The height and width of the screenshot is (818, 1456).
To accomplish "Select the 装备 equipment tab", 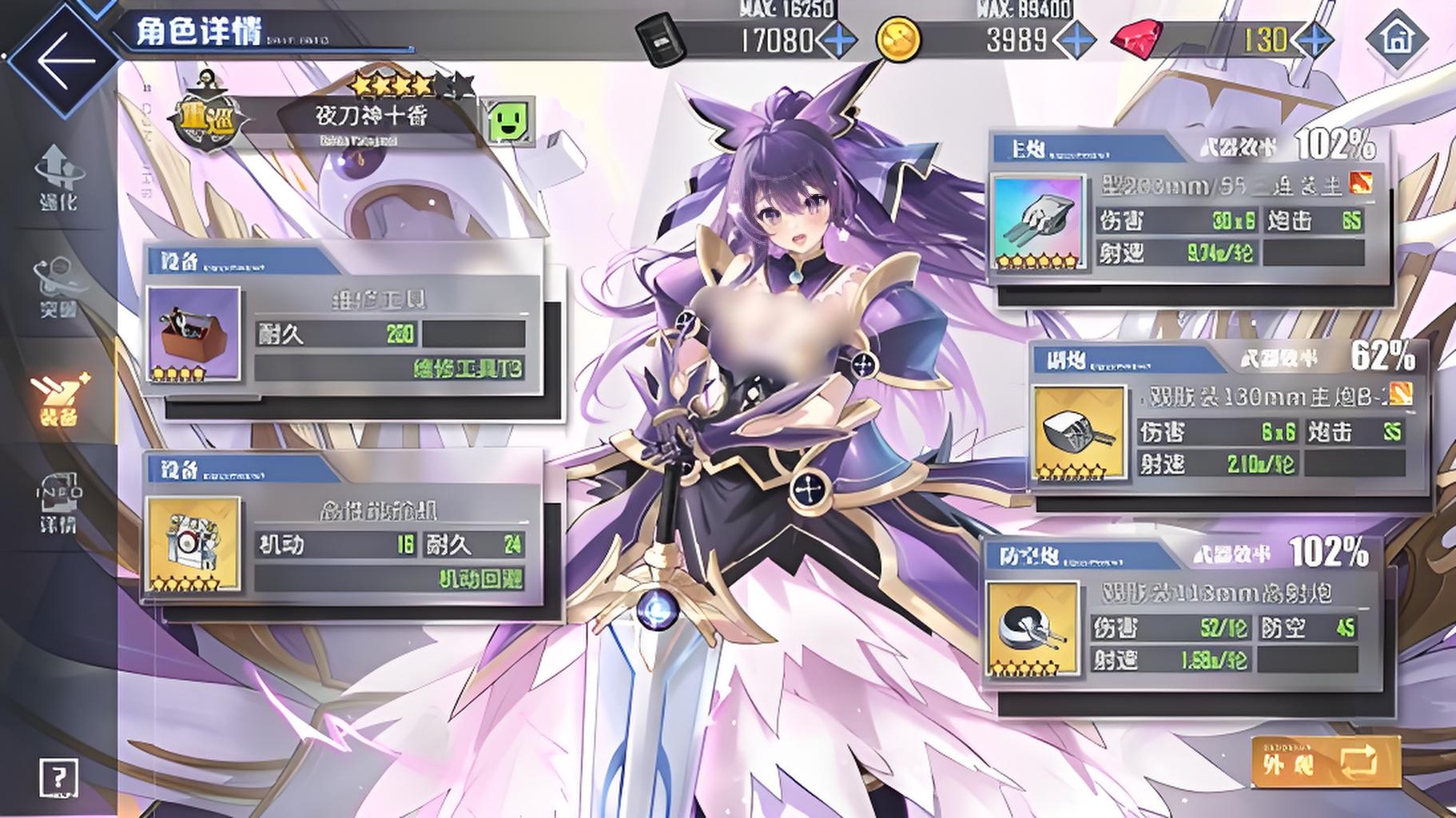I will pos(58,397).
